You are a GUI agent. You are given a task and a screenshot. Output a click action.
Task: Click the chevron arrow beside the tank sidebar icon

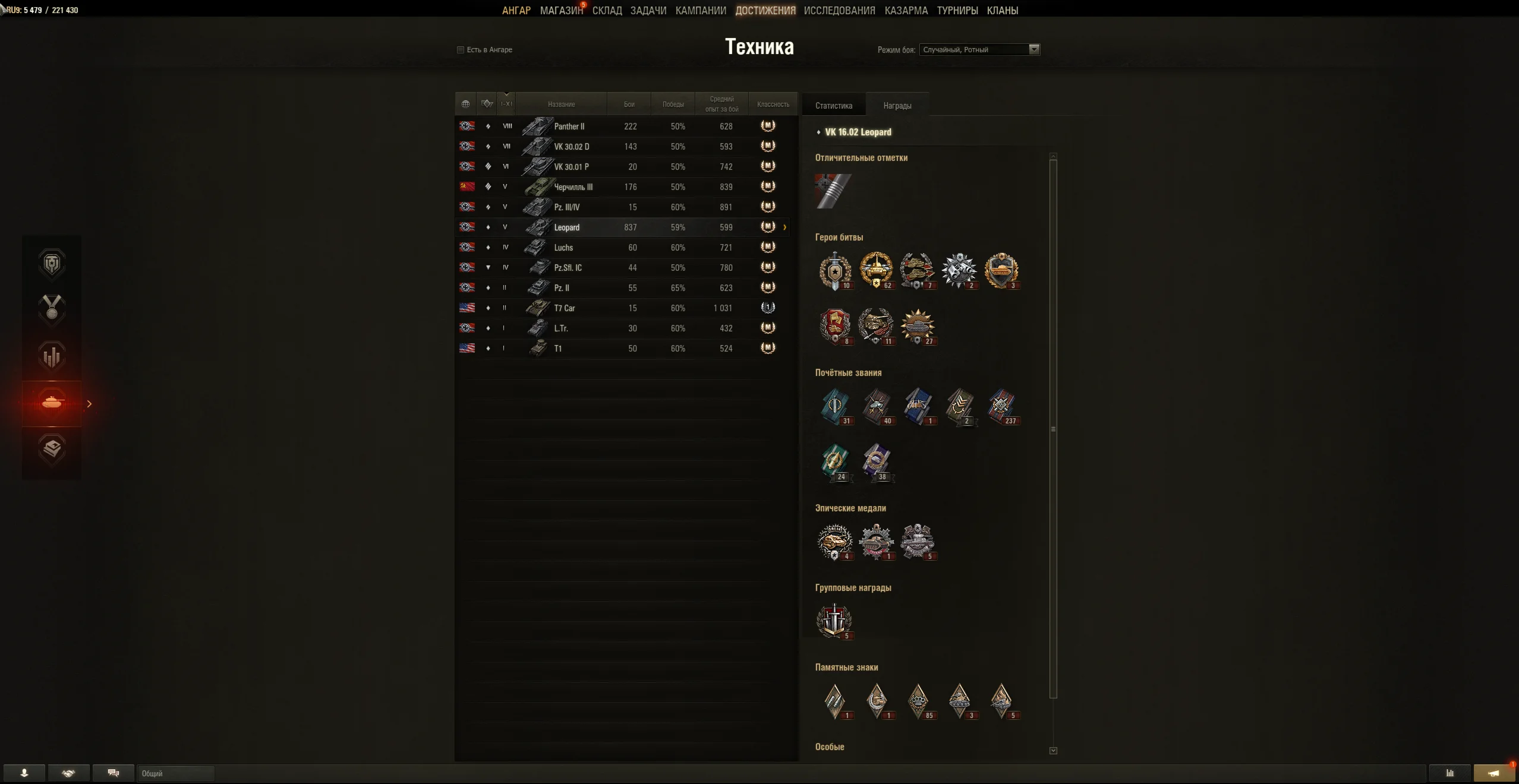coord(89,404)
